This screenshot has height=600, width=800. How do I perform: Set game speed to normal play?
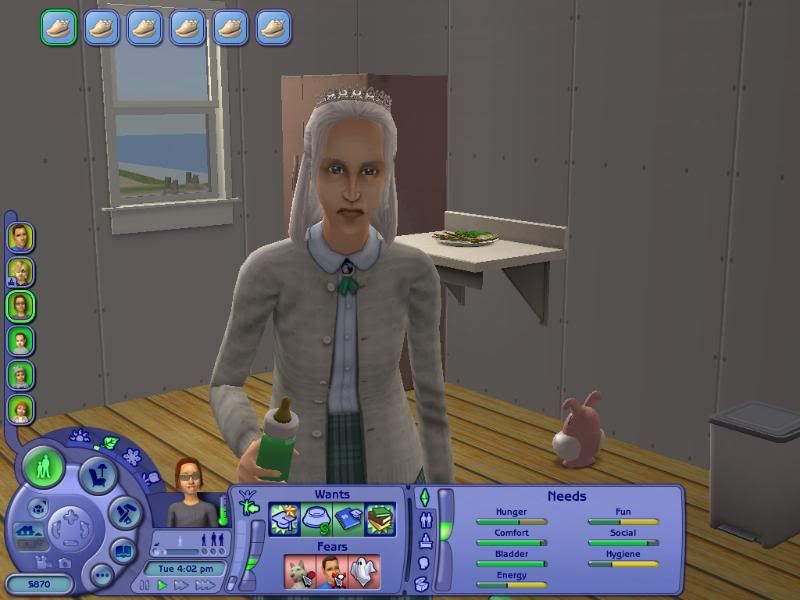click(x=162, y=585)
